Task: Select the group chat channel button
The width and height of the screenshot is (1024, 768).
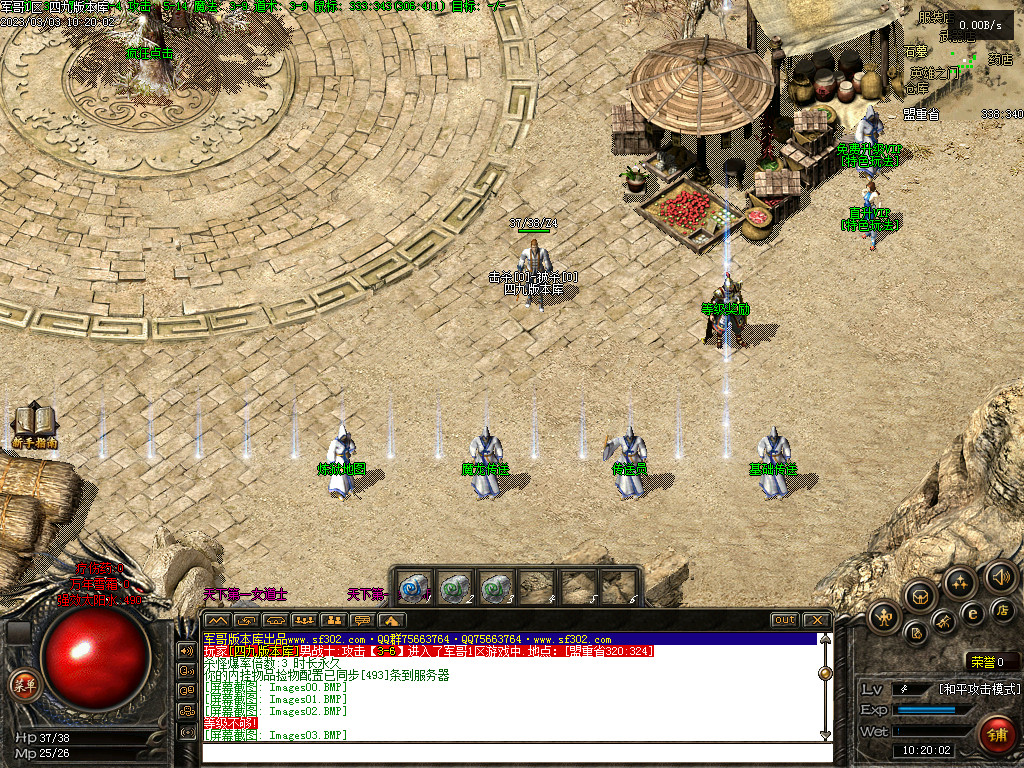Action: click(304, 620)
